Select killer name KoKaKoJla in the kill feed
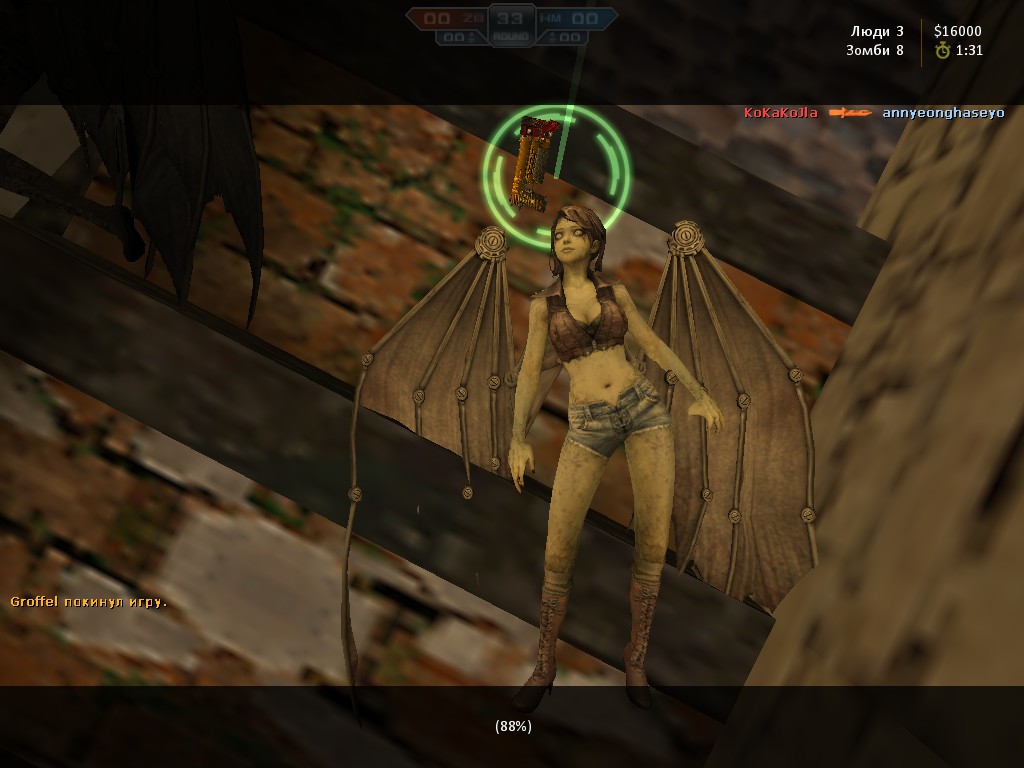This screenshot has height=768, width=1024. [x=781, y=113]
